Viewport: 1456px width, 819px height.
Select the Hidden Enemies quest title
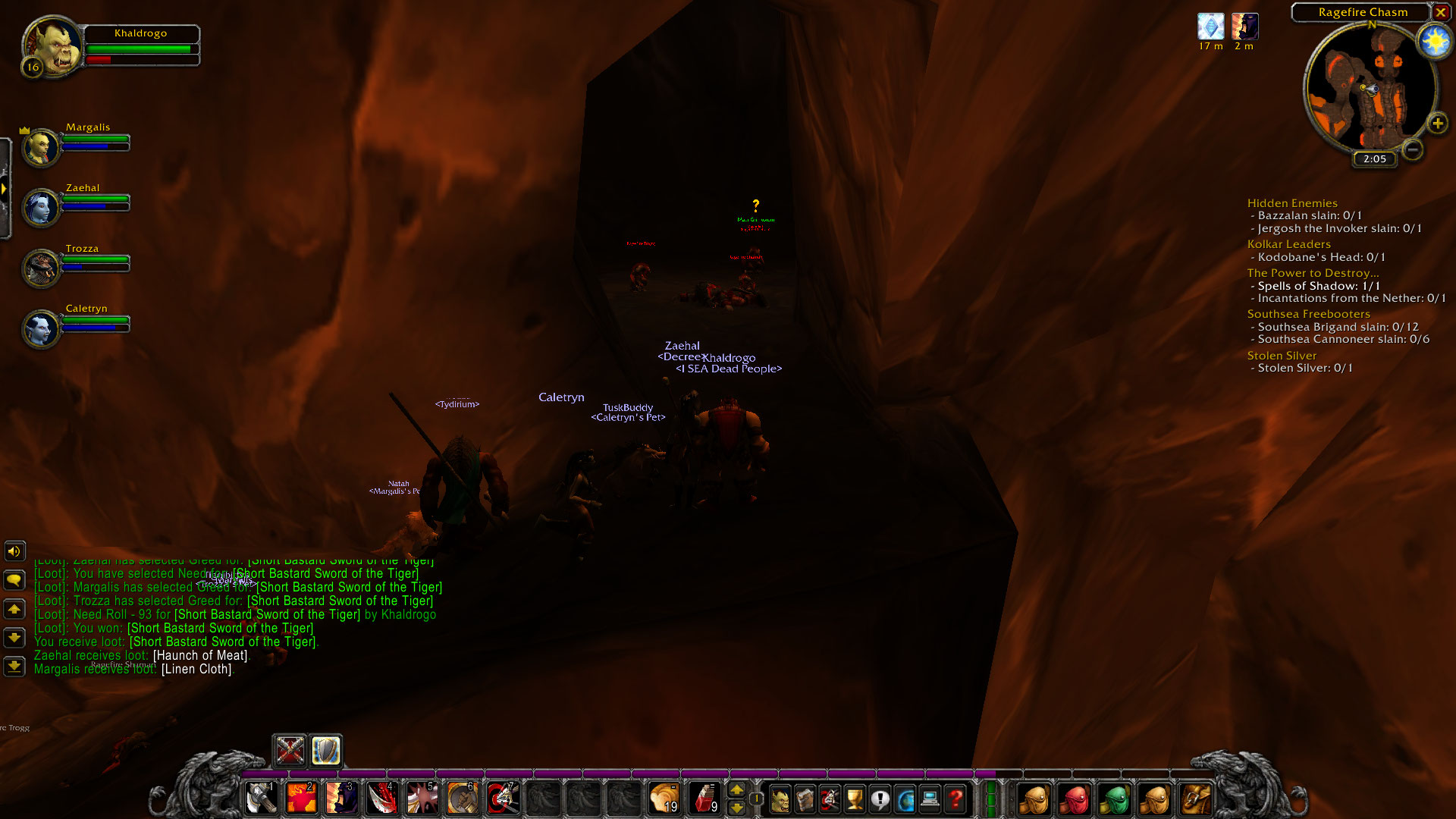pos(1292,203)
